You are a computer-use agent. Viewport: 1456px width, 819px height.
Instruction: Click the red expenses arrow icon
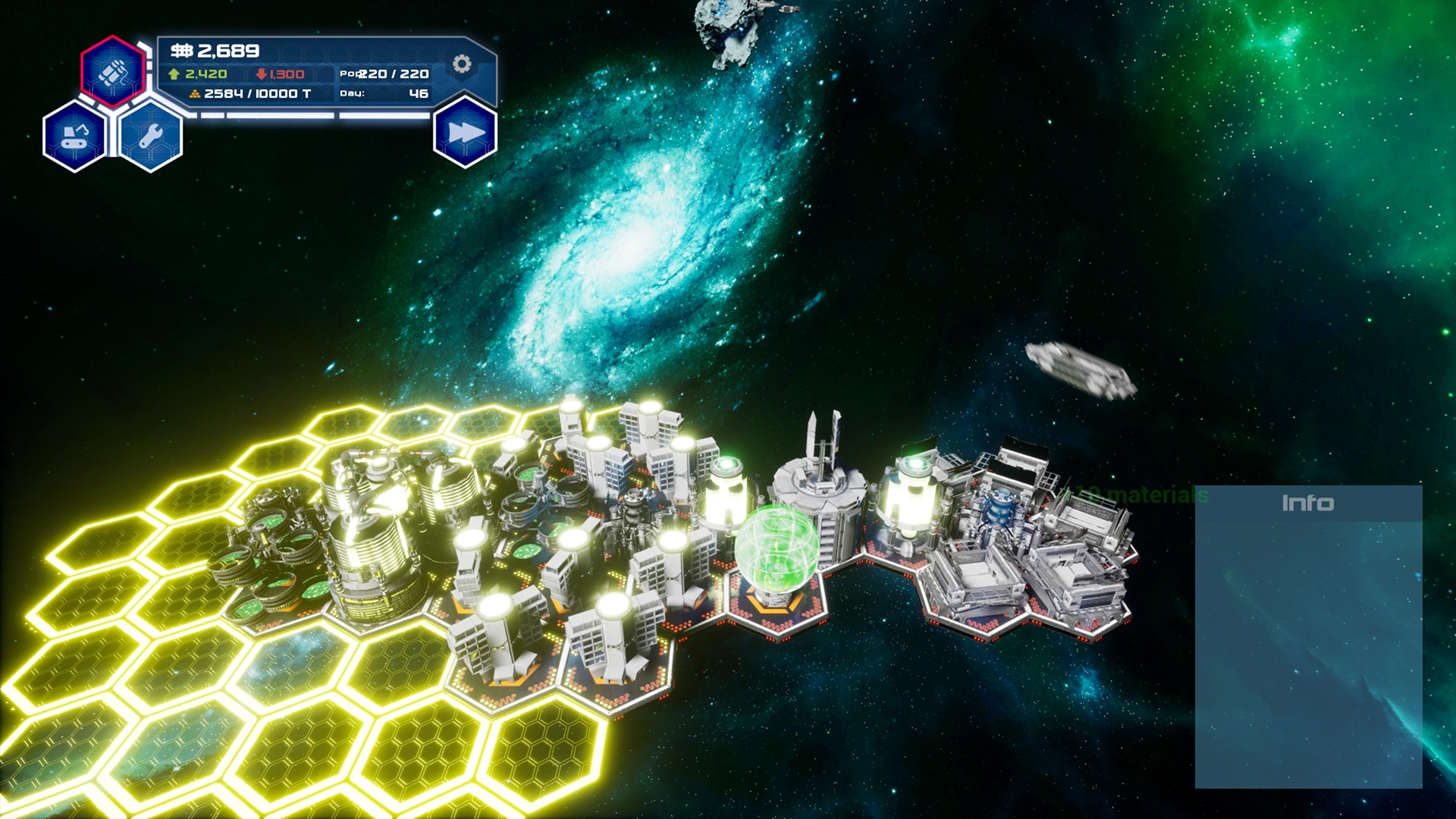(261, 74)
